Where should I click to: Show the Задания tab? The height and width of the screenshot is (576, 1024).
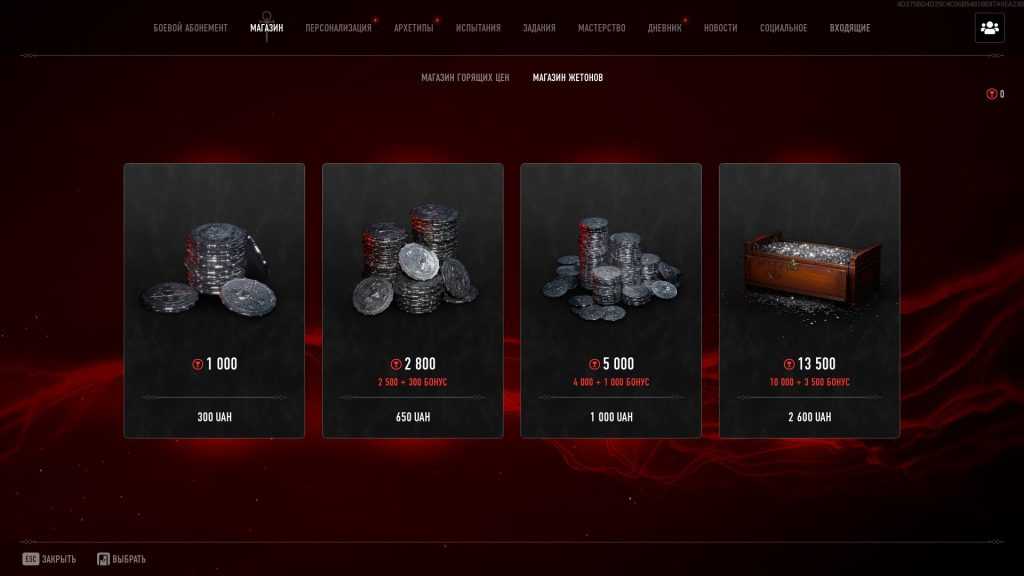(539, 28)
